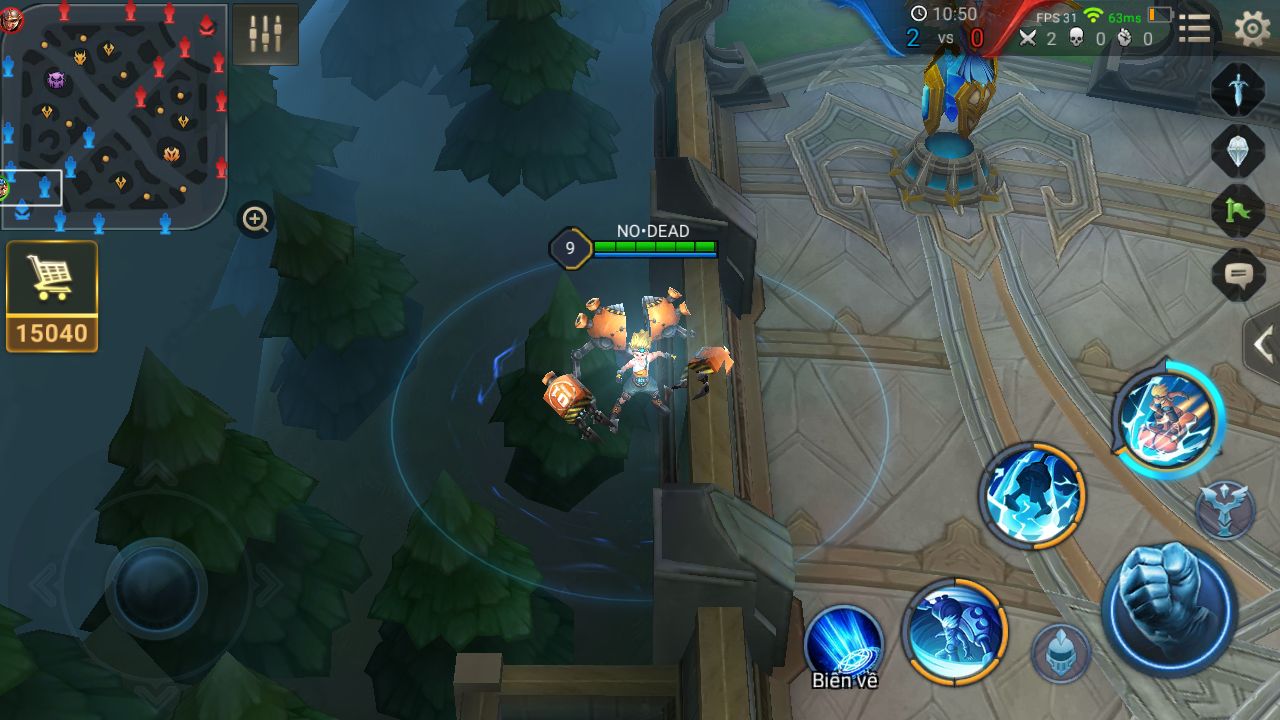Open the quick chat bubble
The width and height of the screenshot is (1280, 720).
(x=1238, y=273)
